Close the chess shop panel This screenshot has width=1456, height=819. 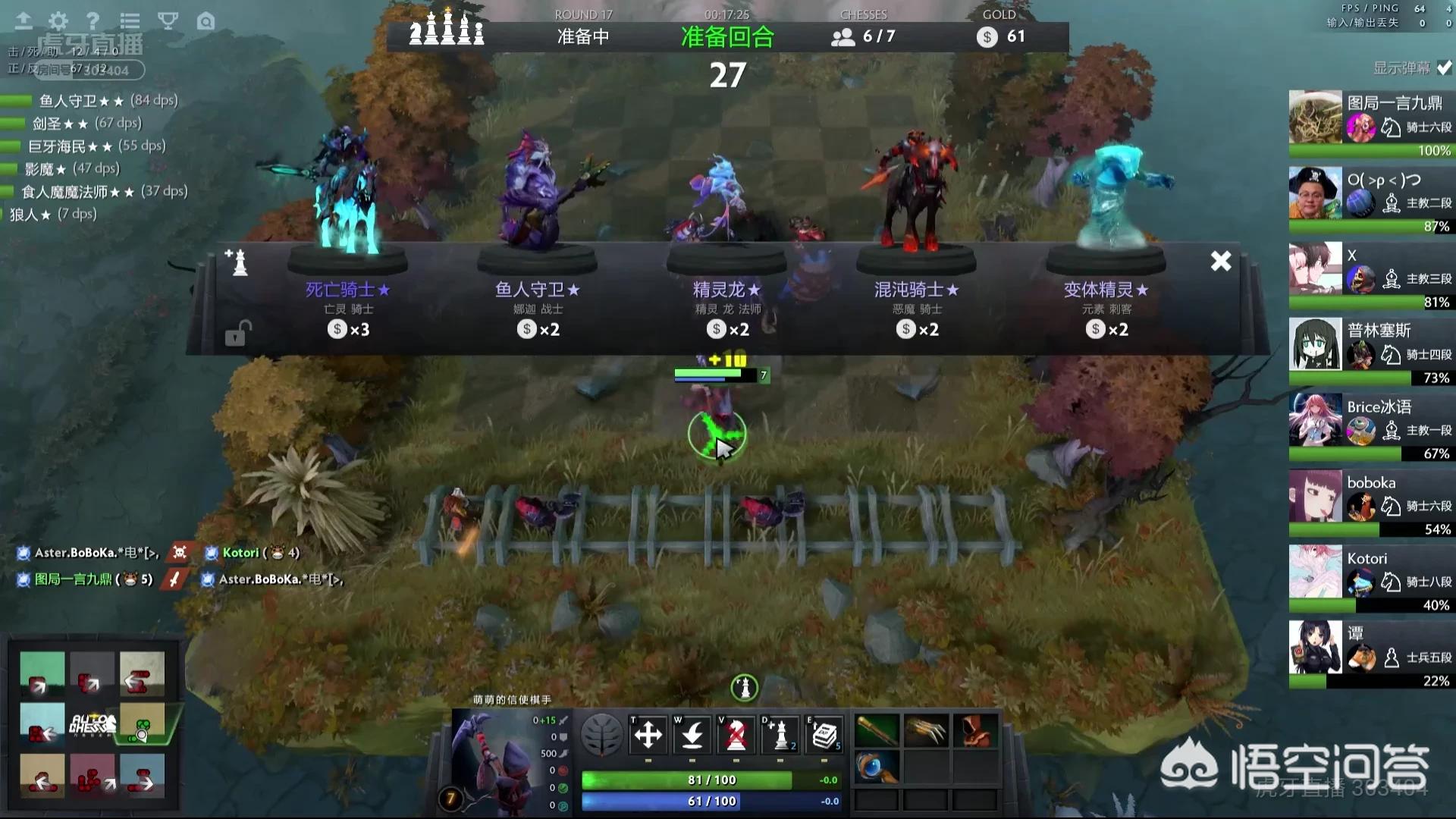pos(1220,262)
